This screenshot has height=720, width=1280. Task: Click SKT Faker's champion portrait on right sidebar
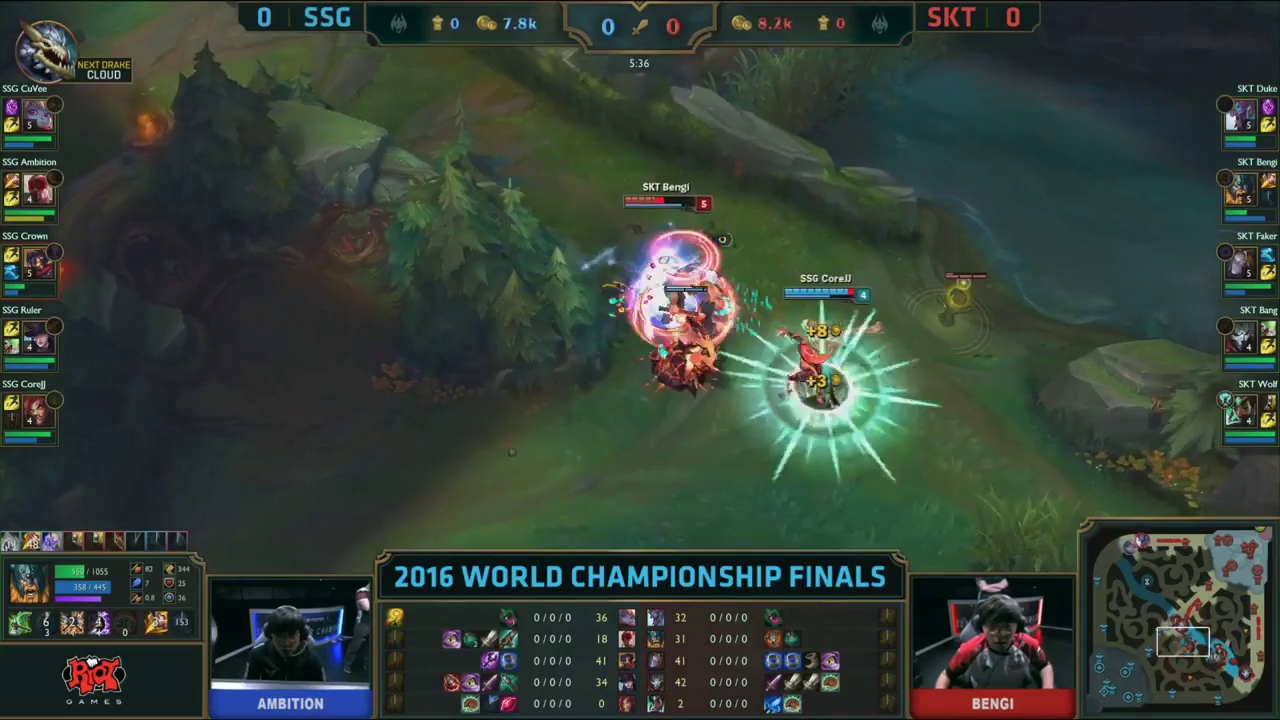point(1240,262)
